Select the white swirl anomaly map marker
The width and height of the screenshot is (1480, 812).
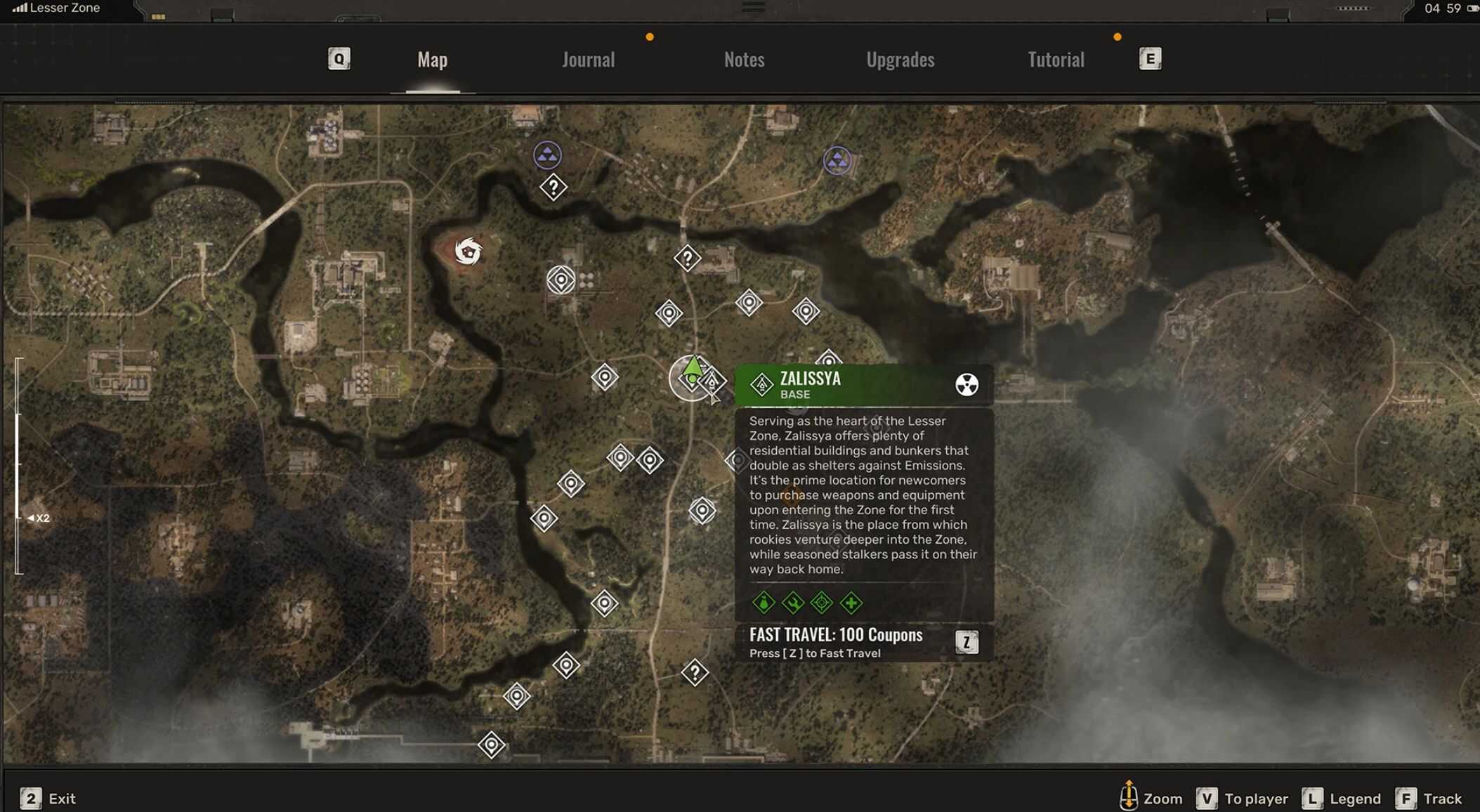click(x=468, y=251)
